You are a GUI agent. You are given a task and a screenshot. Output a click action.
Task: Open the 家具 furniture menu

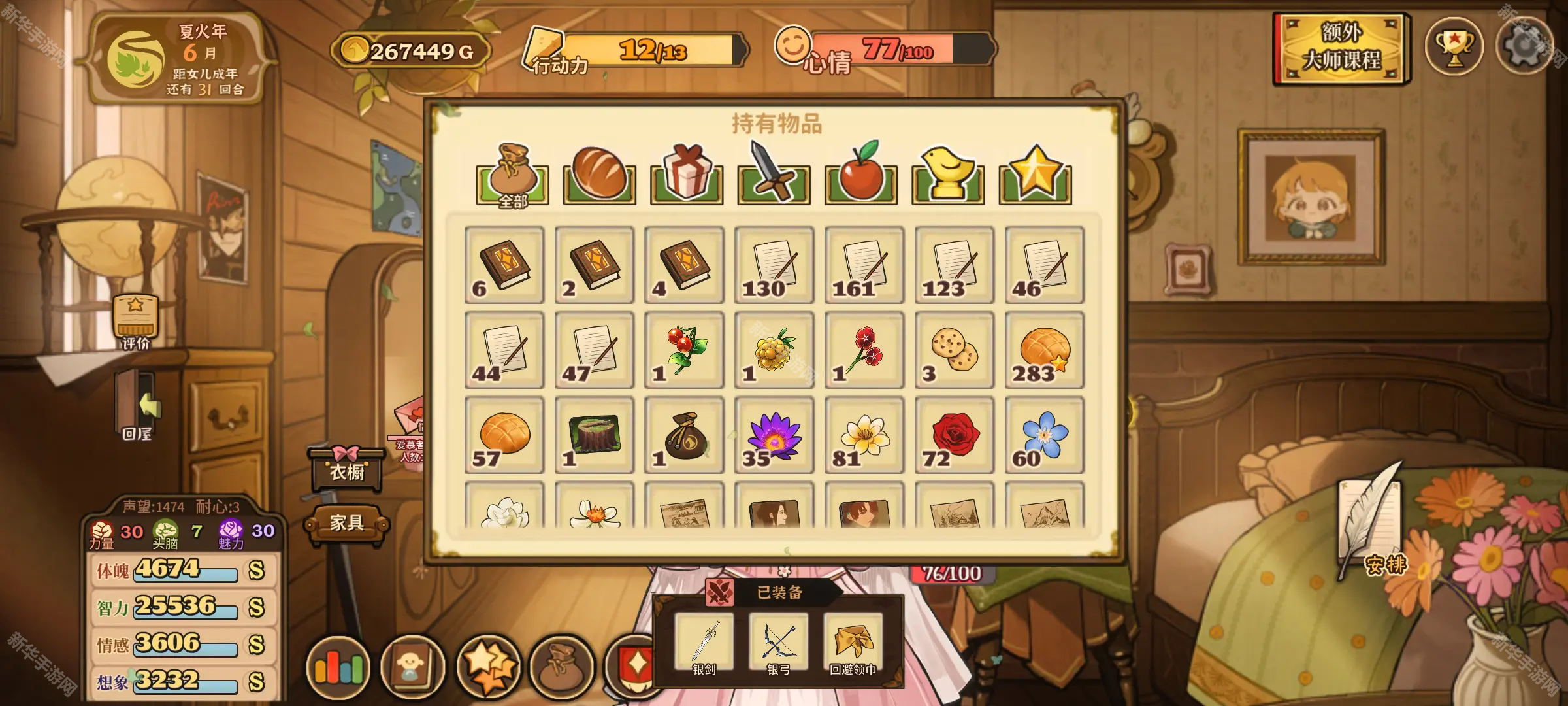[x=346, y=523]
